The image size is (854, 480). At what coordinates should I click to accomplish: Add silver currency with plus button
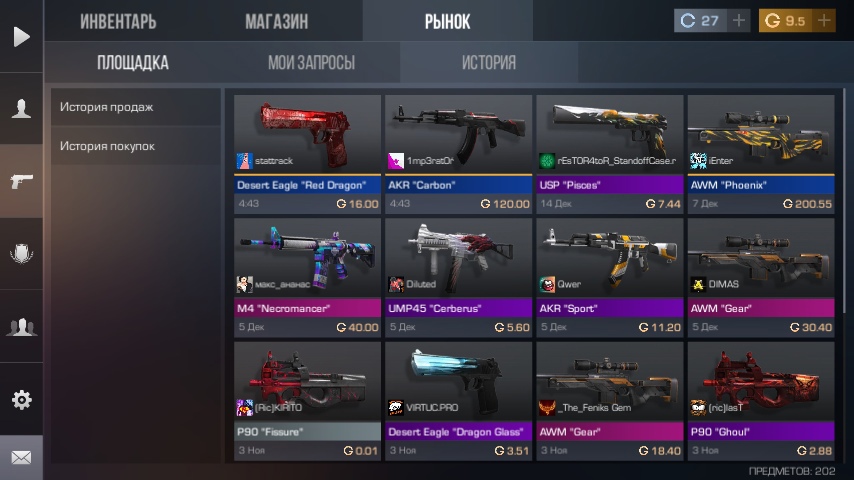coord(739,20)
